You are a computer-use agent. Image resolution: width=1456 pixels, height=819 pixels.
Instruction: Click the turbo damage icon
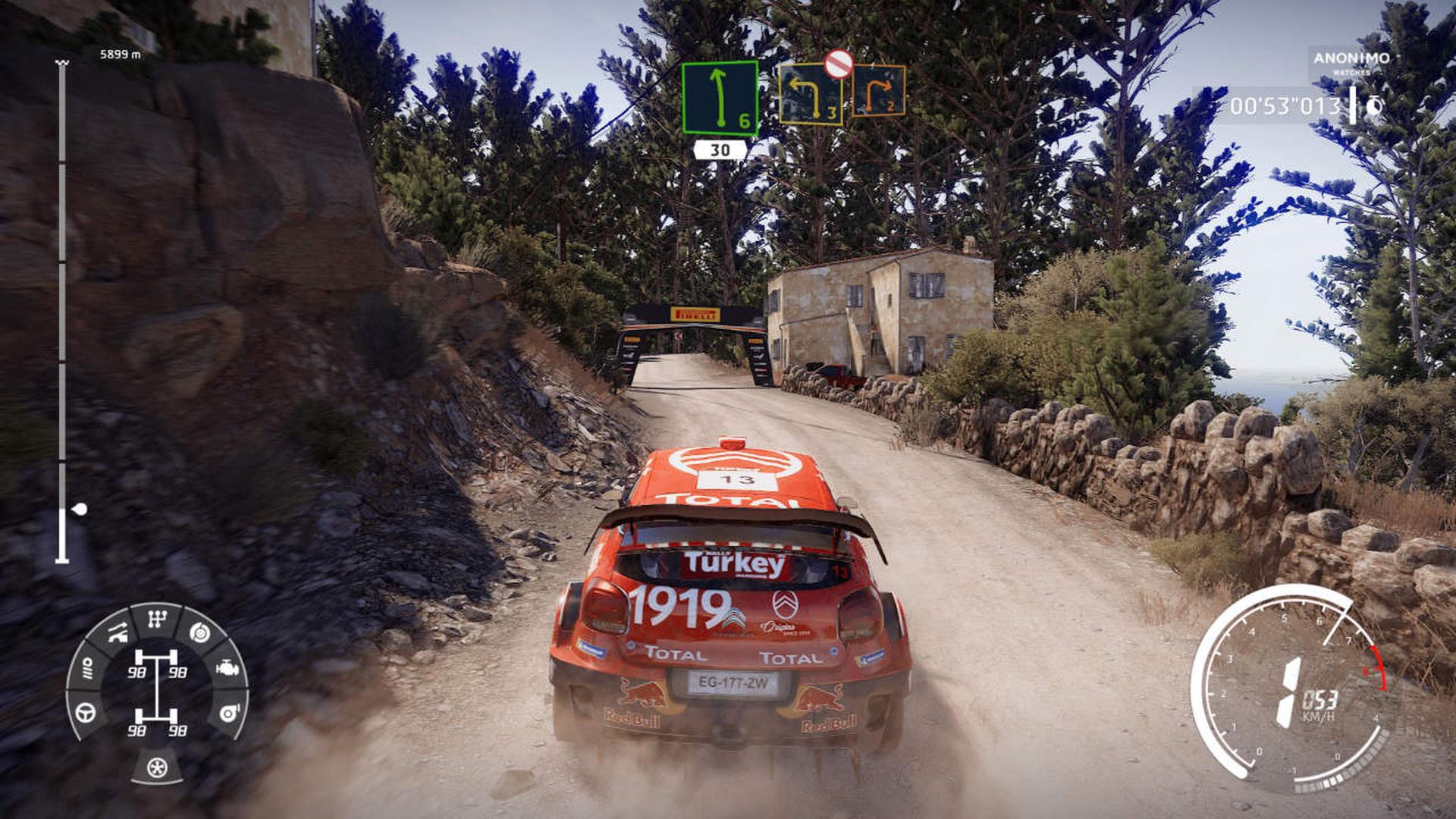[229, 714]
